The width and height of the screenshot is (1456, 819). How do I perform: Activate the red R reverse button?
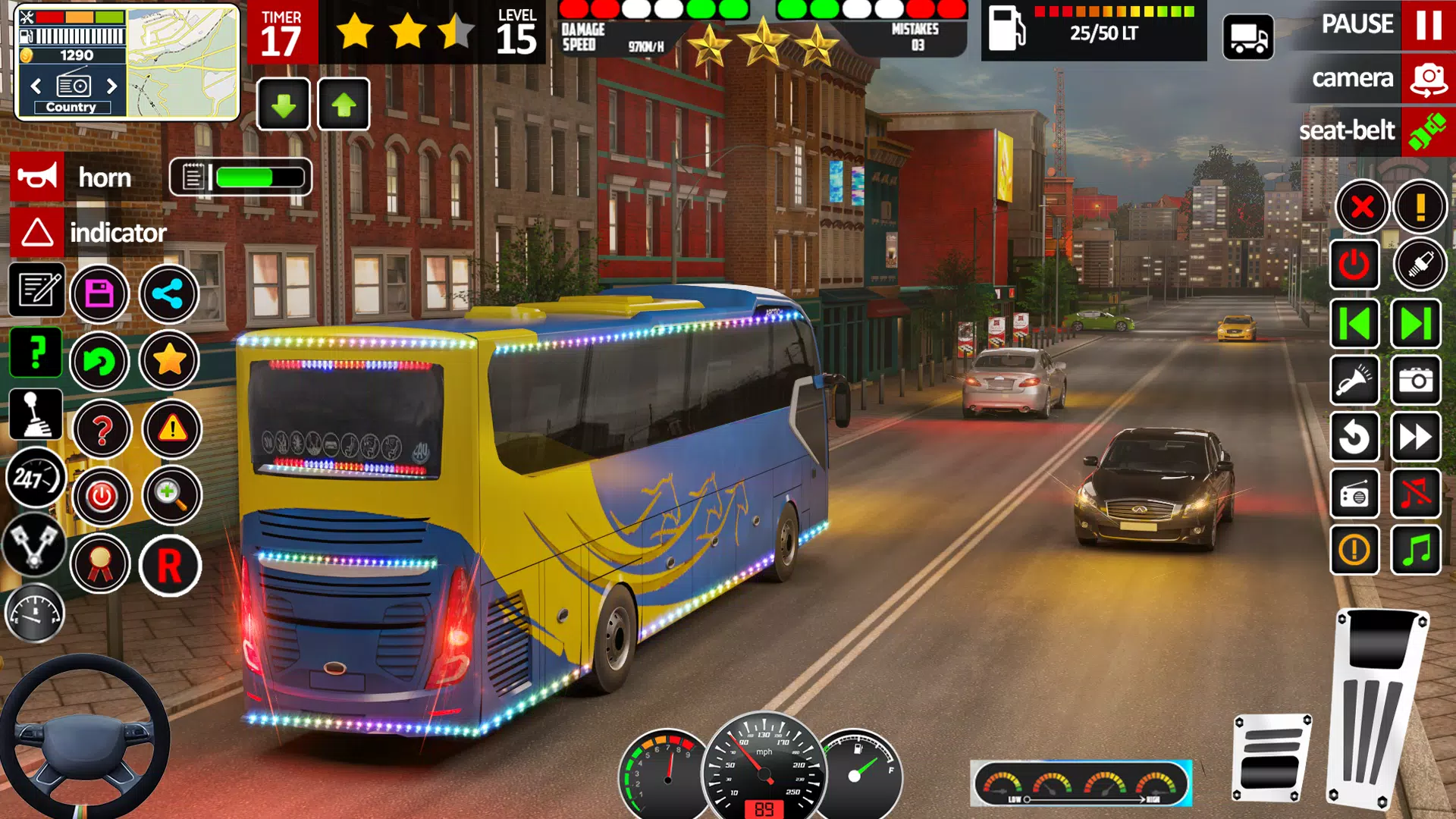coord(170,566)
